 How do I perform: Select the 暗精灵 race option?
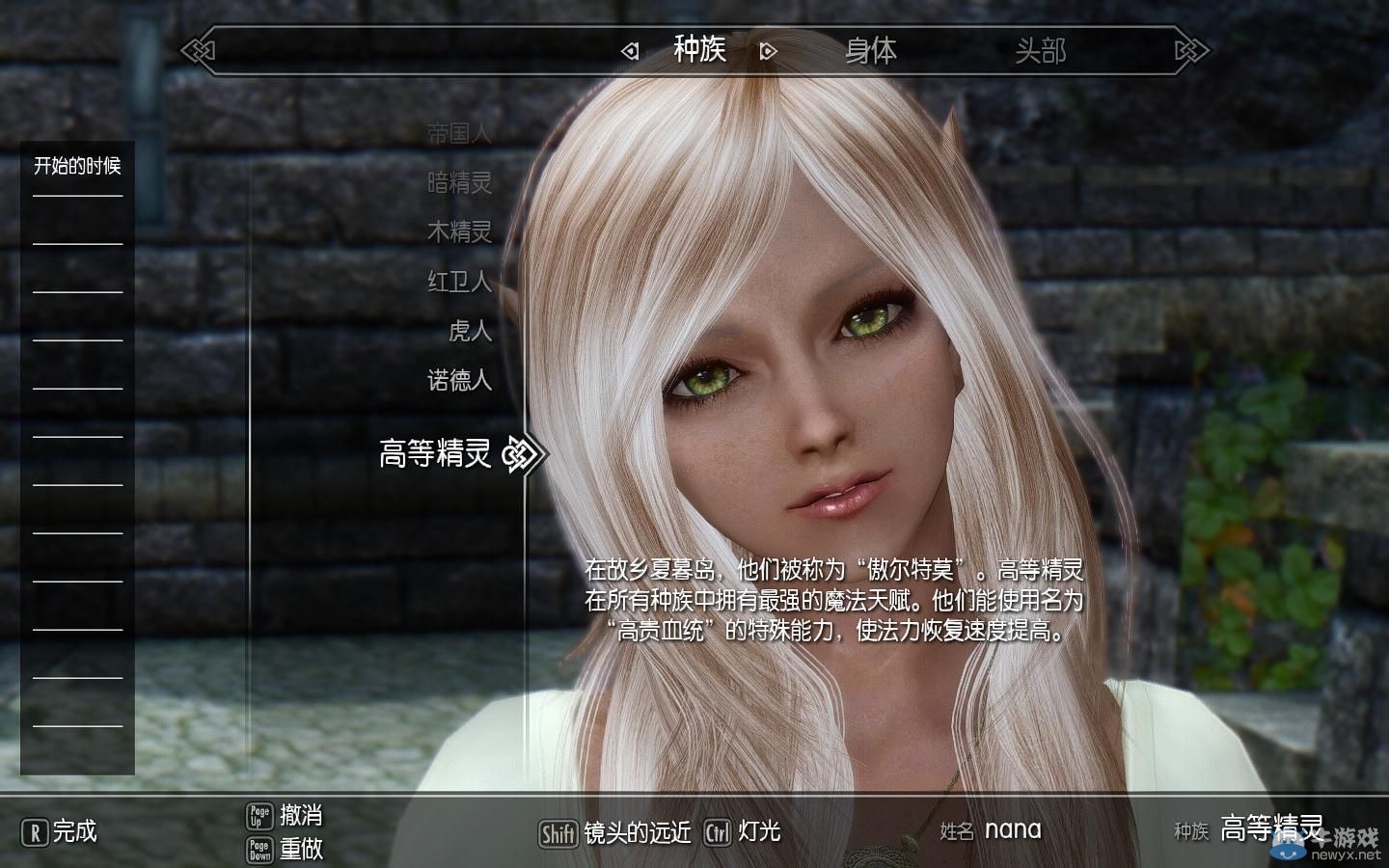coord(460,184)
